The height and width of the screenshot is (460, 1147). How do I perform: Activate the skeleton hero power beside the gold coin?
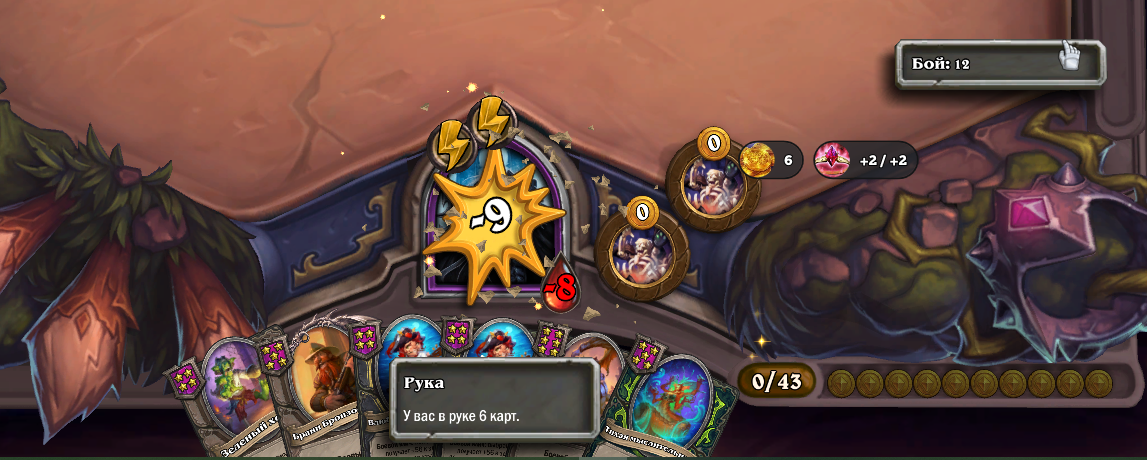(712, 183)
